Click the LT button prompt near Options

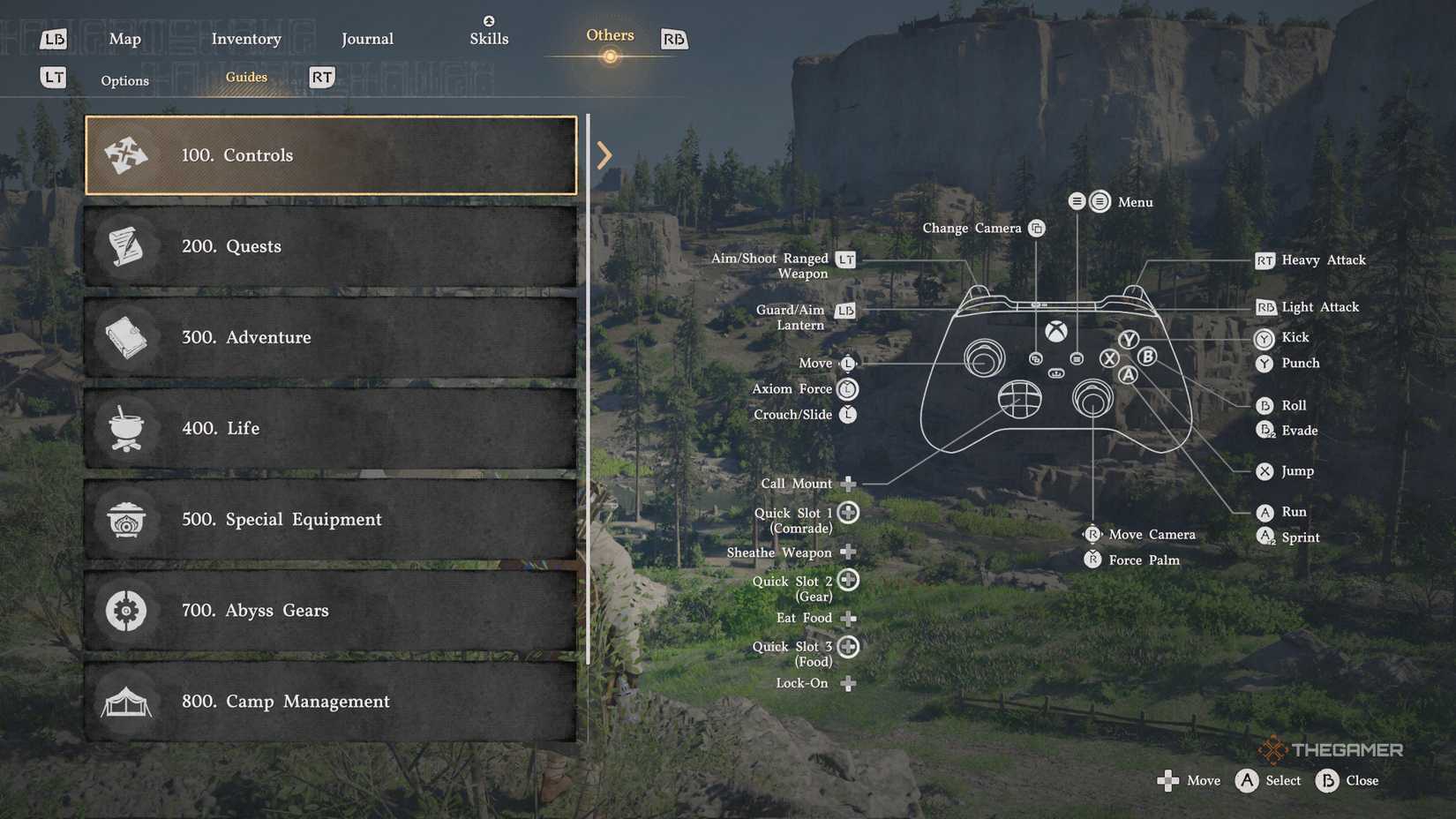52,78
